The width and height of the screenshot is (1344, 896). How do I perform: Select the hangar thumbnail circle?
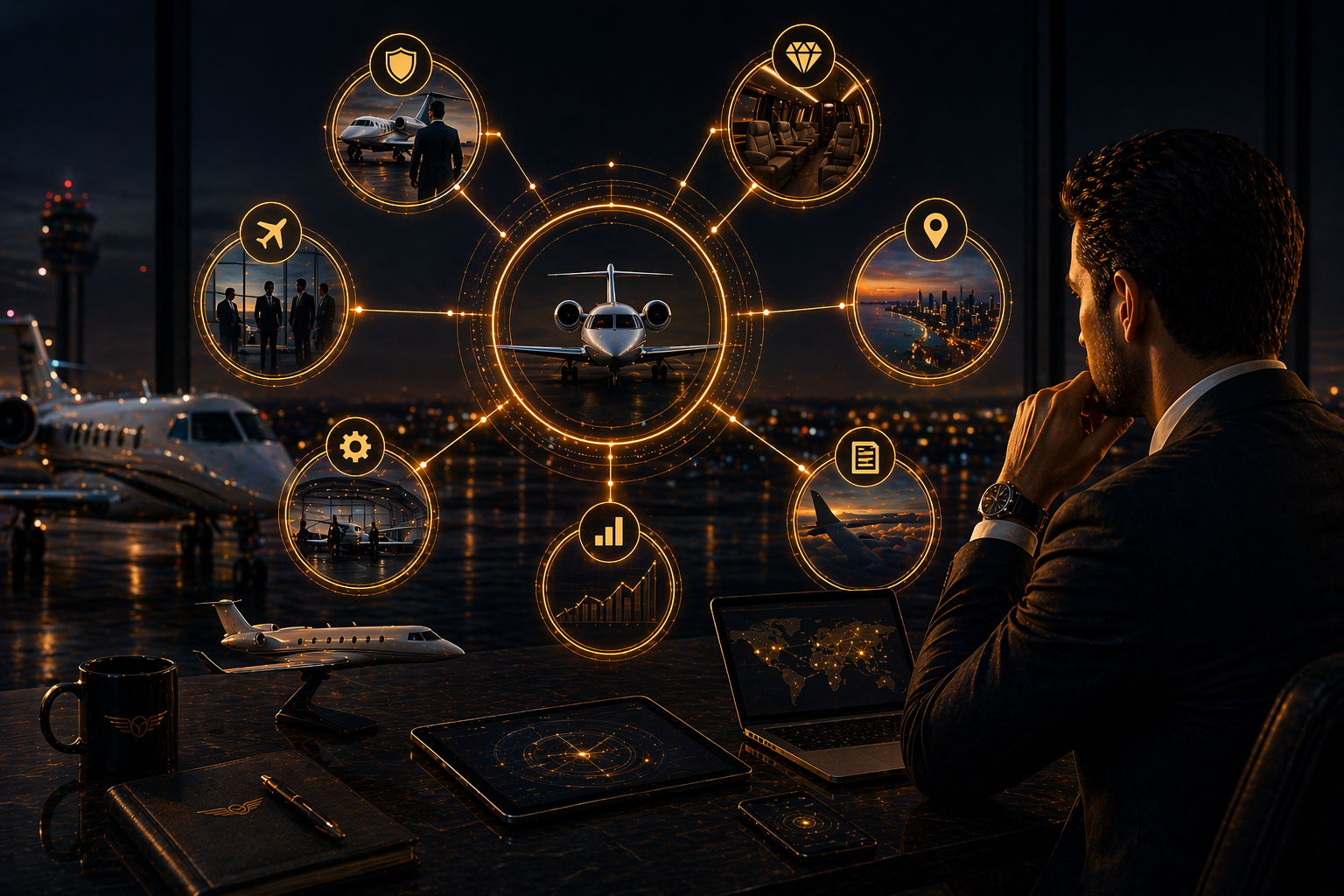(358, 525)
